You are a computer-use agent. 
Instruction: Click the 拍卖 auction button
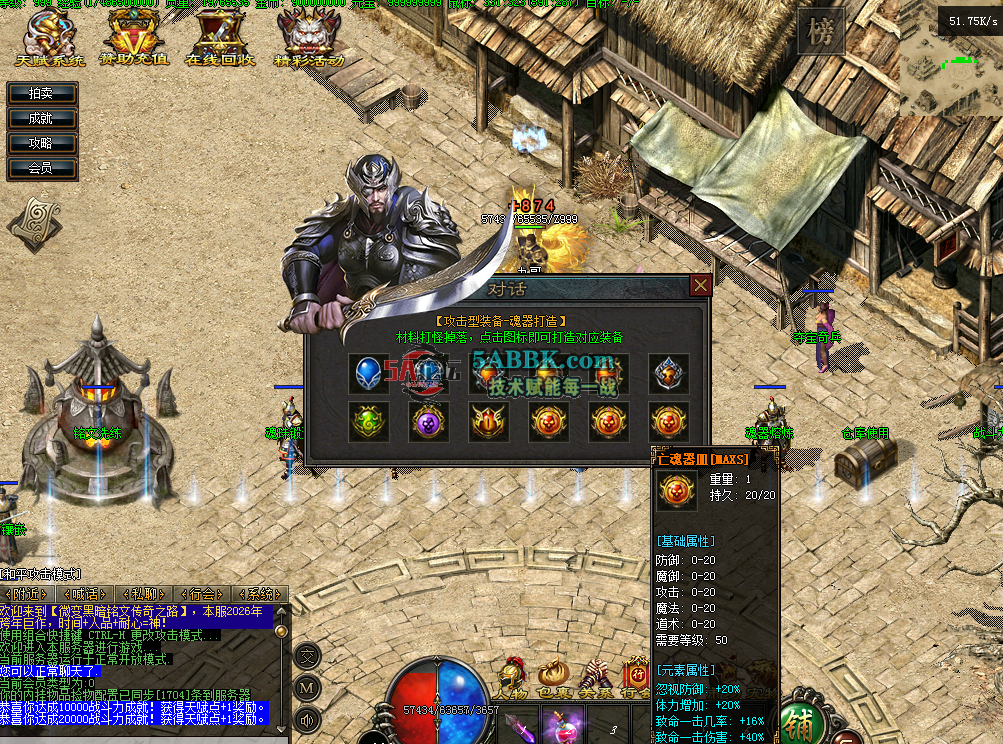41,93
